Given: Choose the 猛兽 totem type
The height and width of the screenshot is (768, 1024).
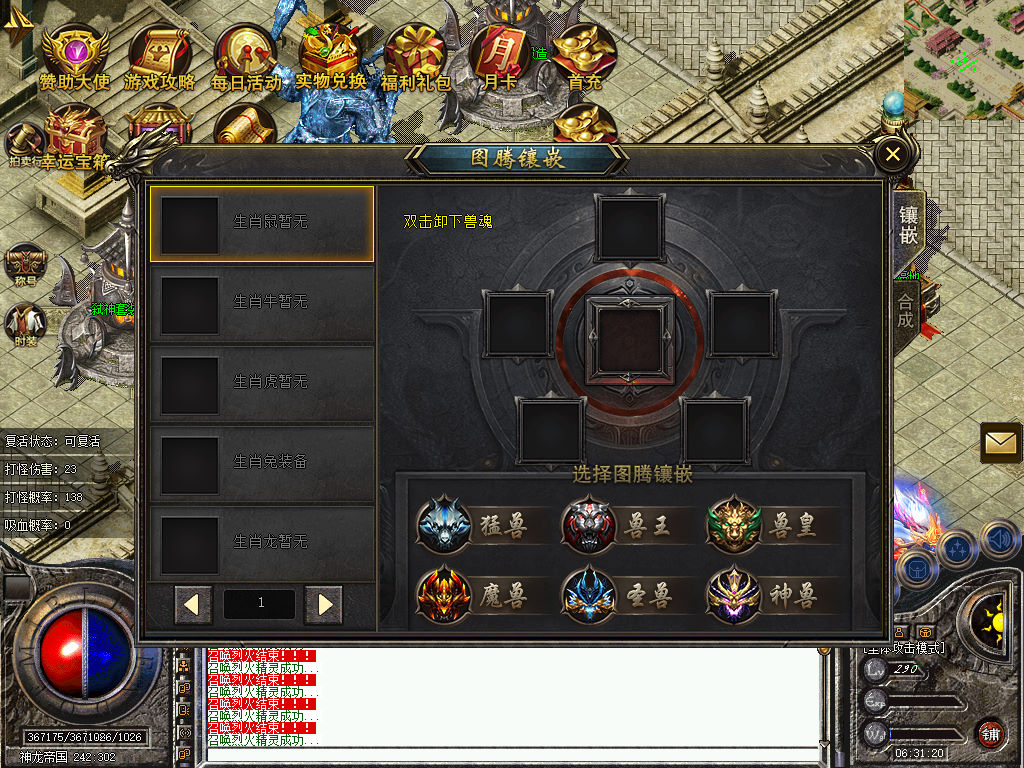Looking at the screenshot, I should click(x=474, y=525).
